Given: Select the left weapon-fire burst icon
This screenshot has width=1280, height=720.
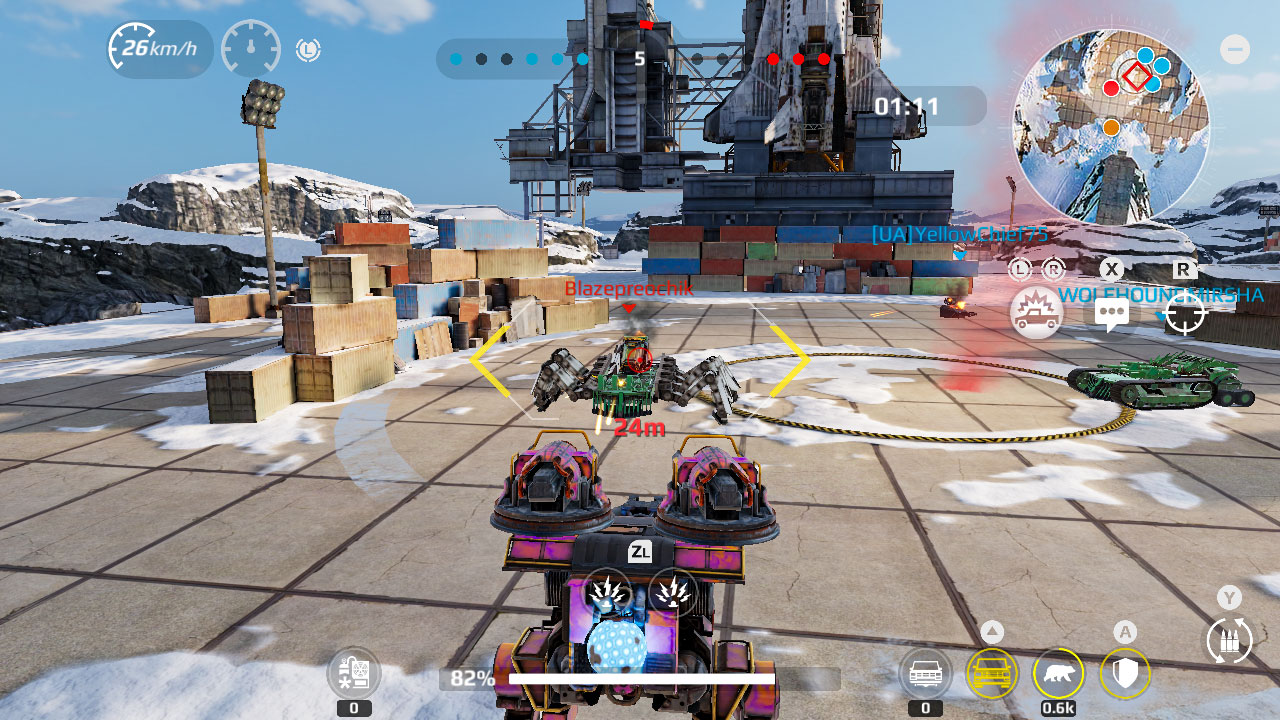Looking at the screenshot, I should [x=606, y=592].
